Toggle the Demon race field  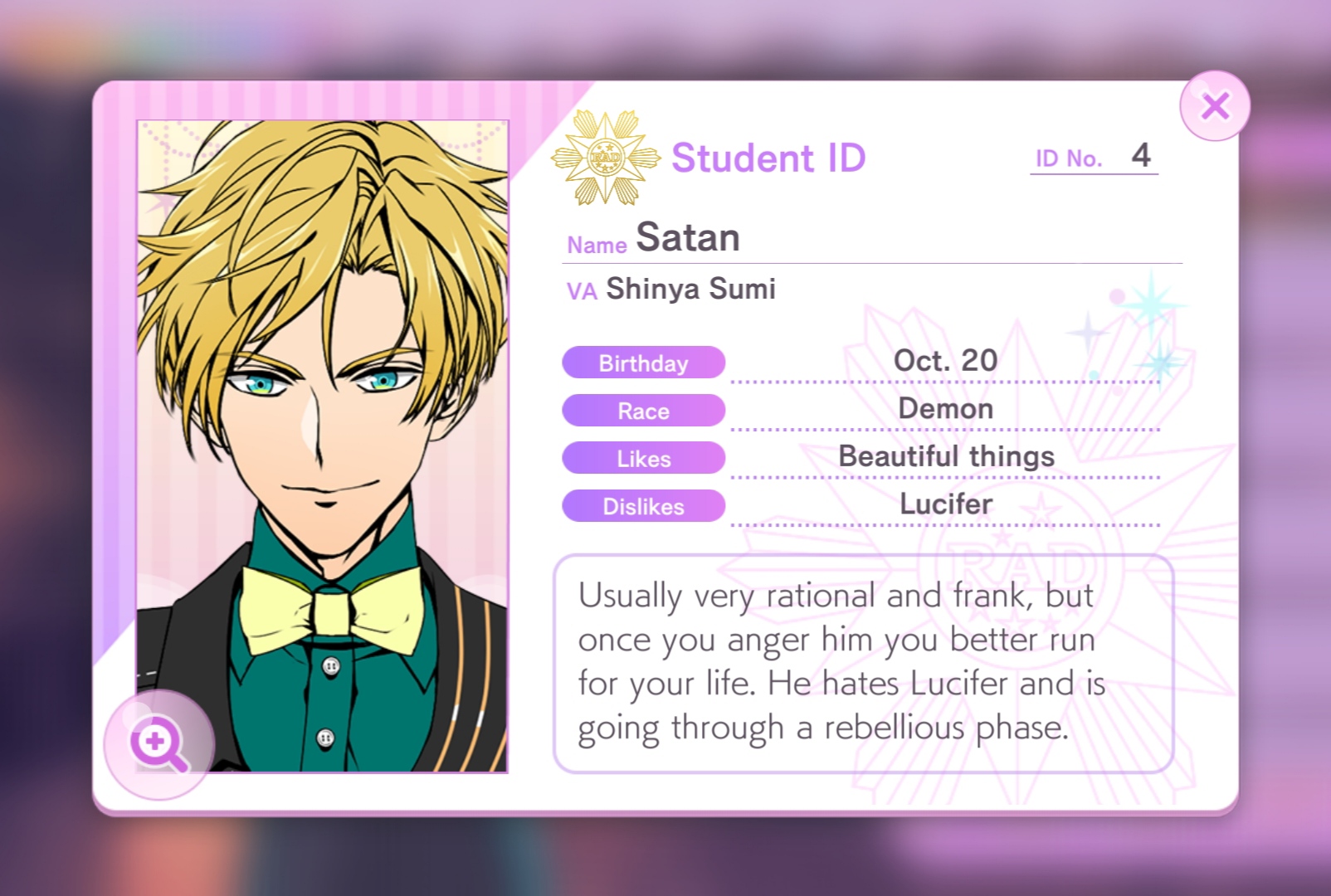(x=945, y=408)
